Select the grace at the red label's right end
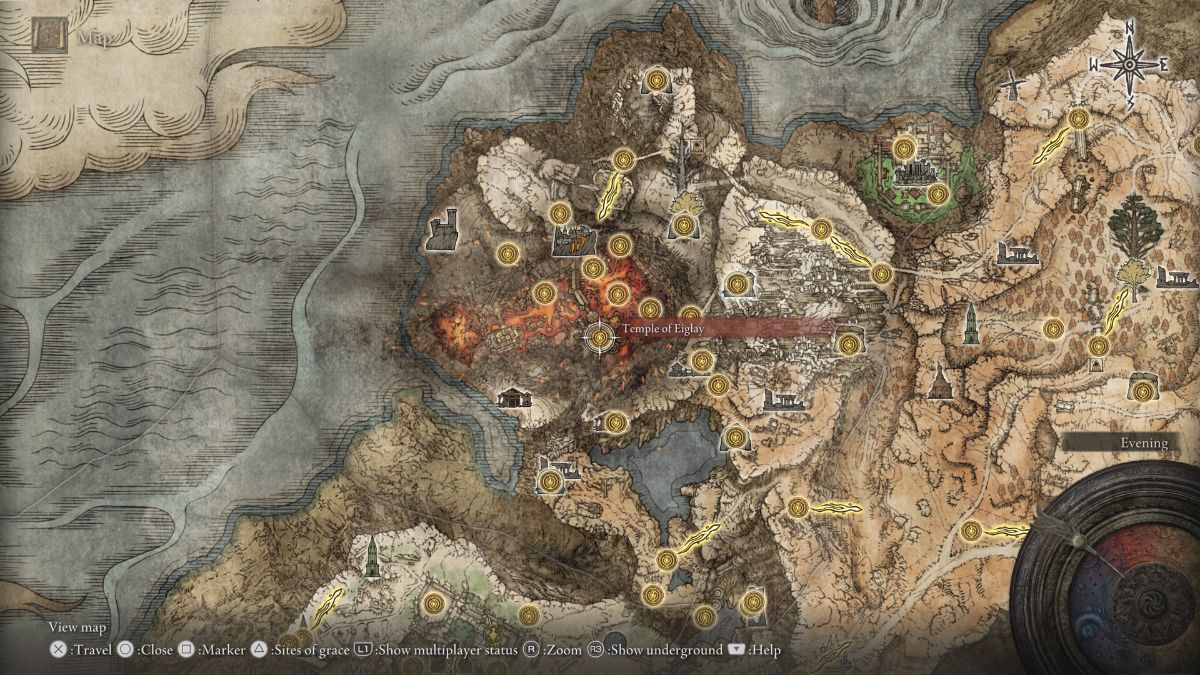This screenshot has width=1200, height=675. coord(848,344)
